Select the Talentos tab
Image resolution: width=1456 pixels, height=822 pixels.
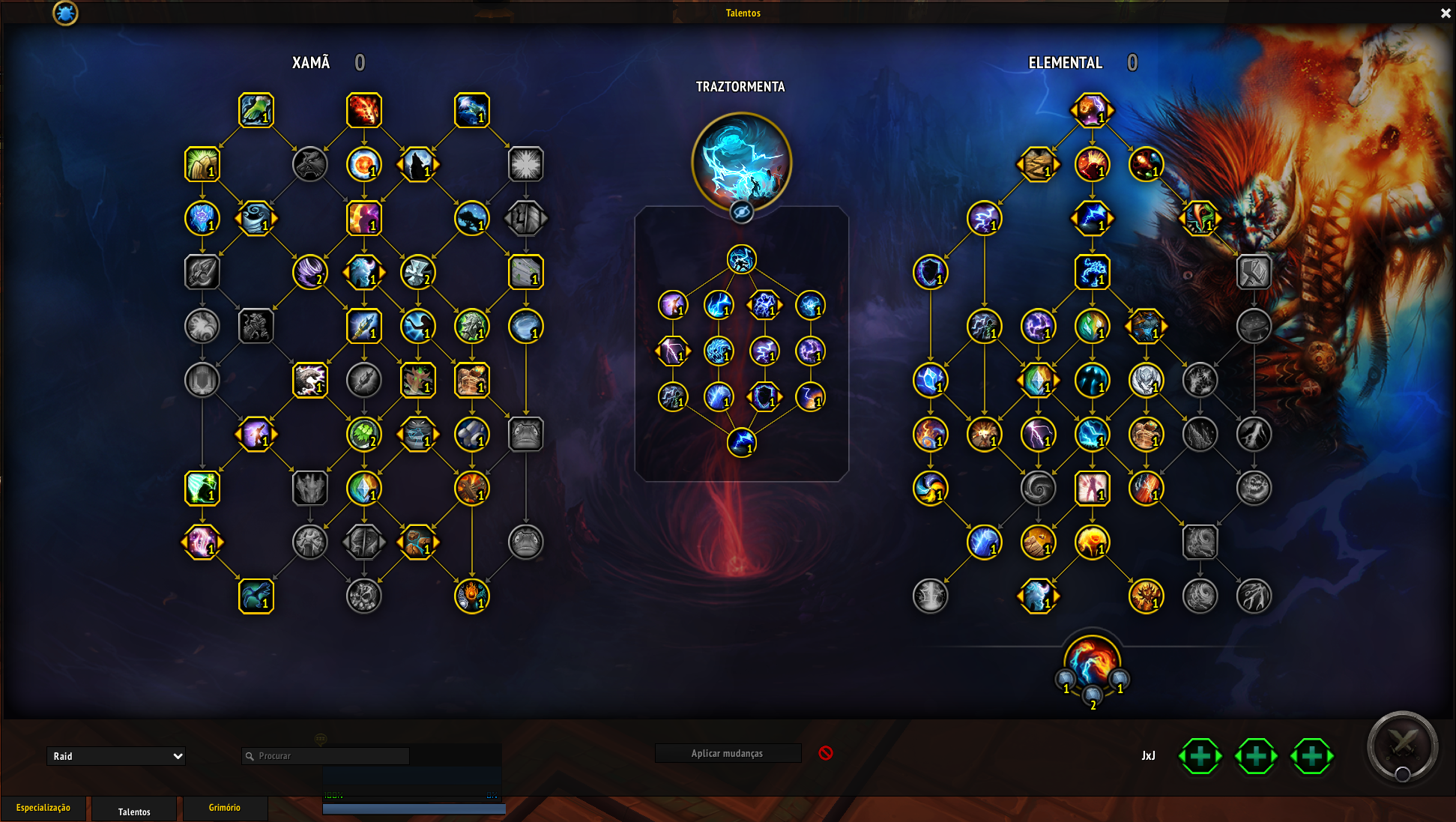coord(134,812)
